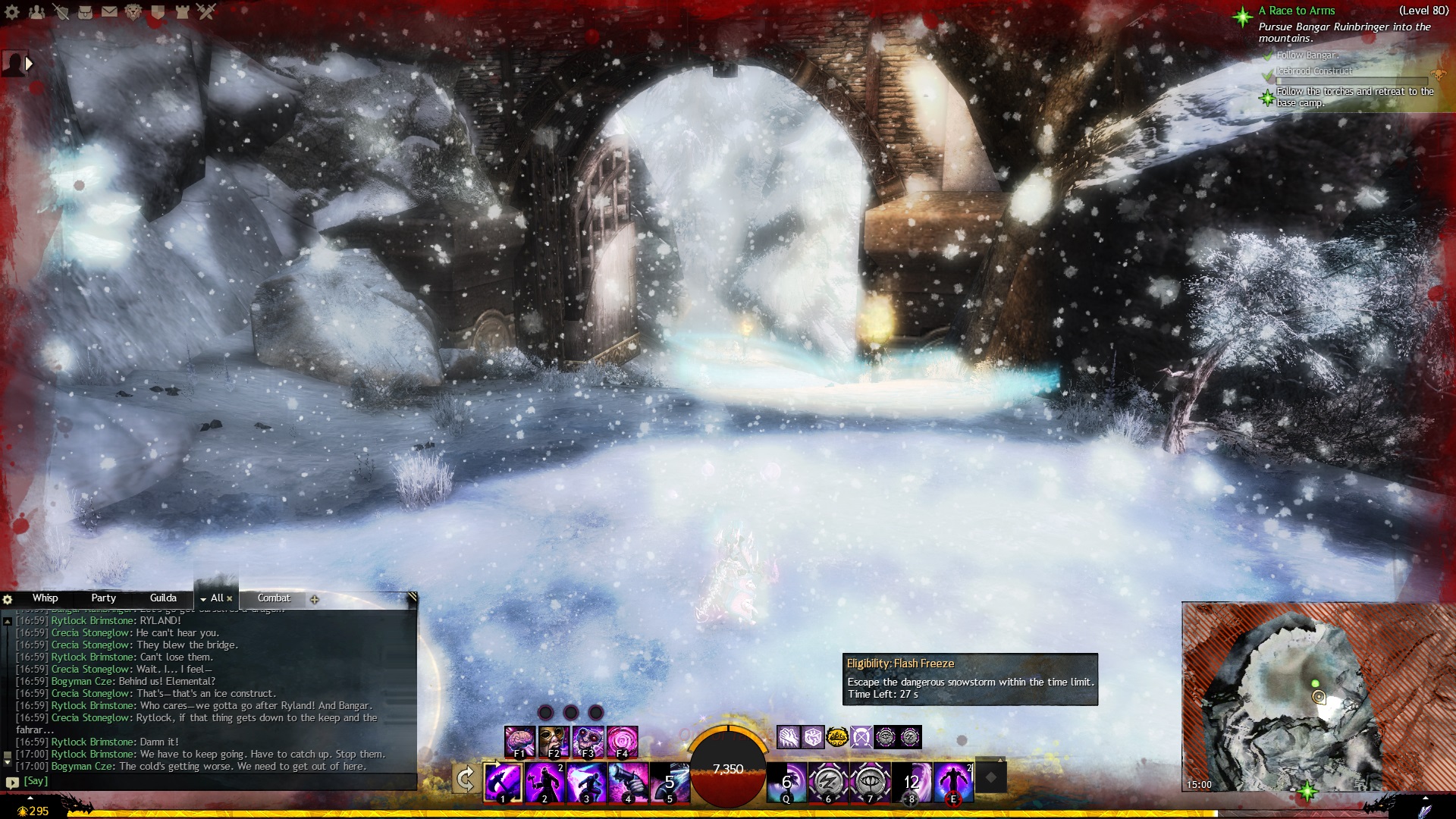The image size is (1456, 819).
Task: Use the pistol skill in slot 4
Action: 628,782
